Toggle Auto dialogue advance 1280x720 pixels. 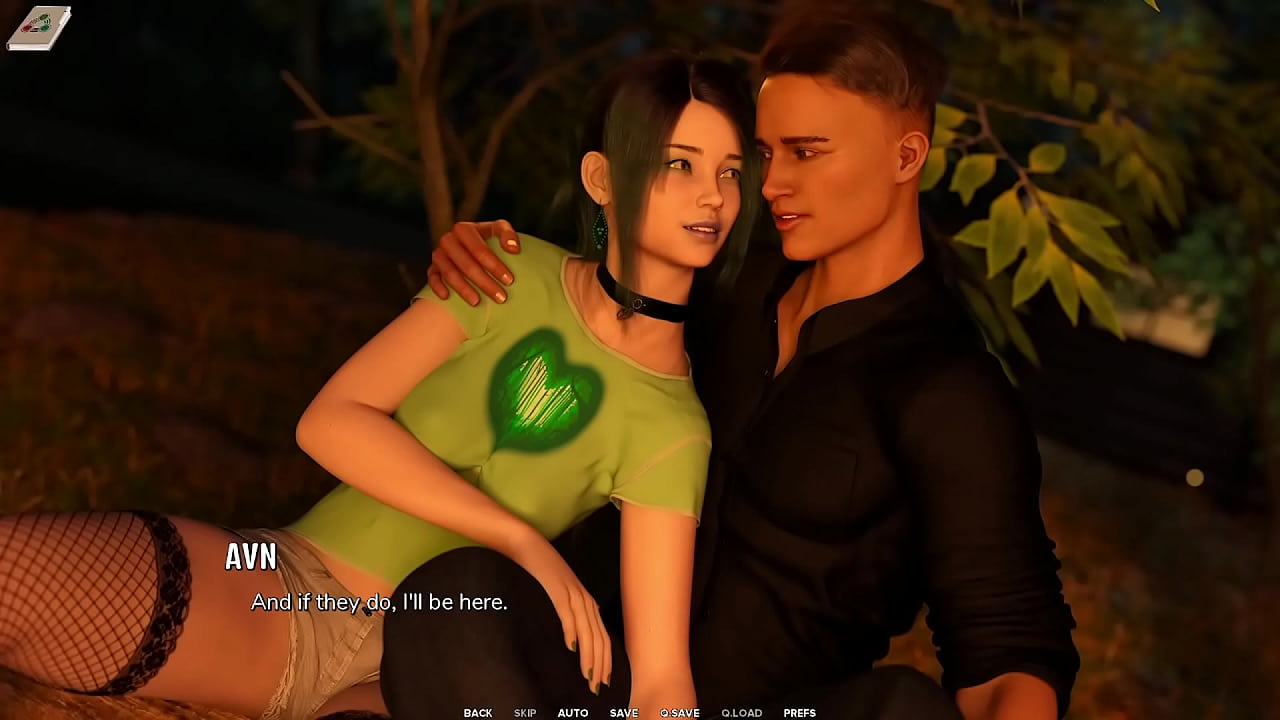click(x=573, y=713)
